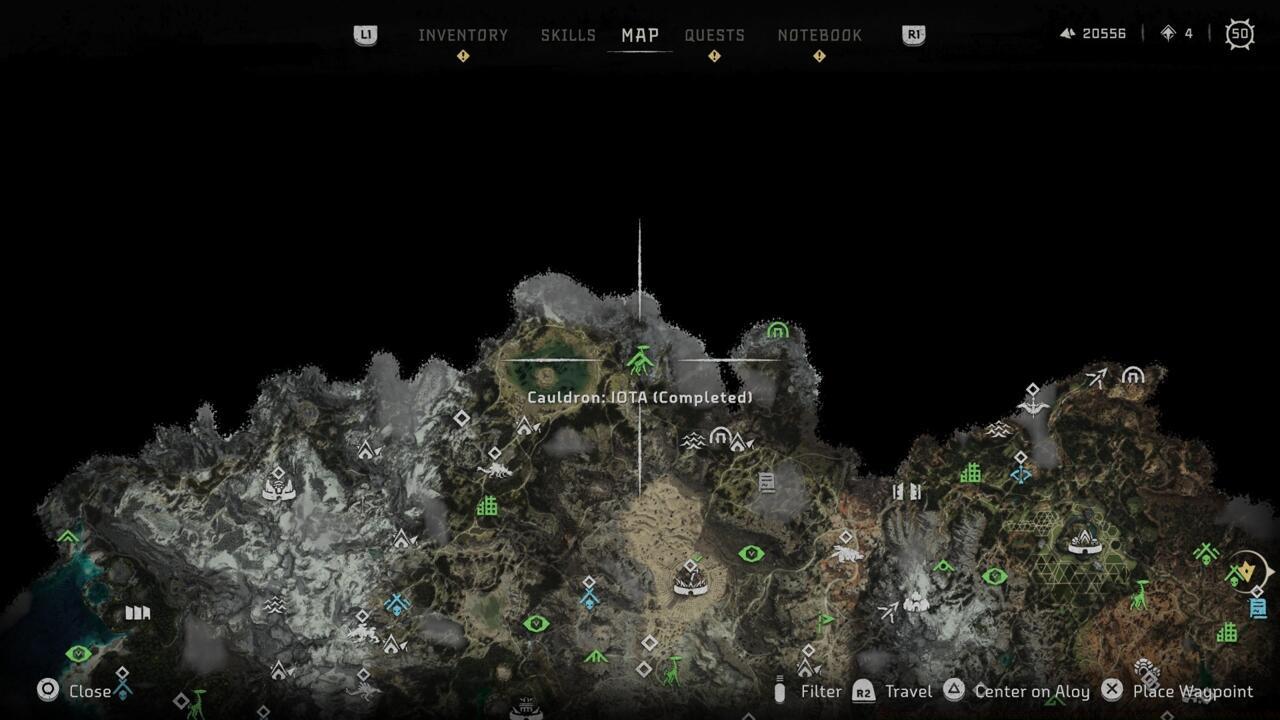The image size is (1280, 720).
Task: Center the map on Aloy
Action: (x=1031, y=691)
